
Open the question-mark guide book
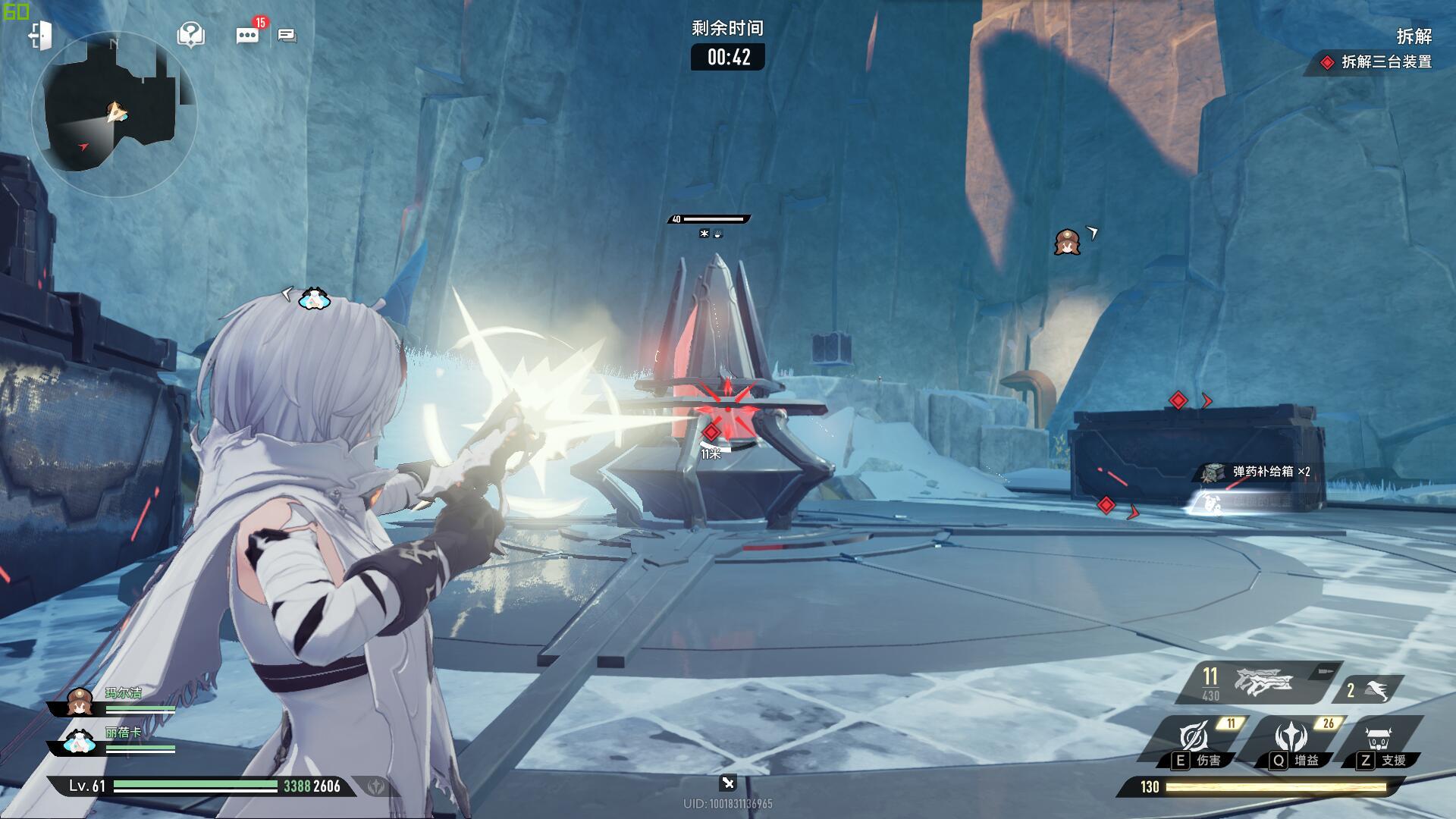coord(190,34)
